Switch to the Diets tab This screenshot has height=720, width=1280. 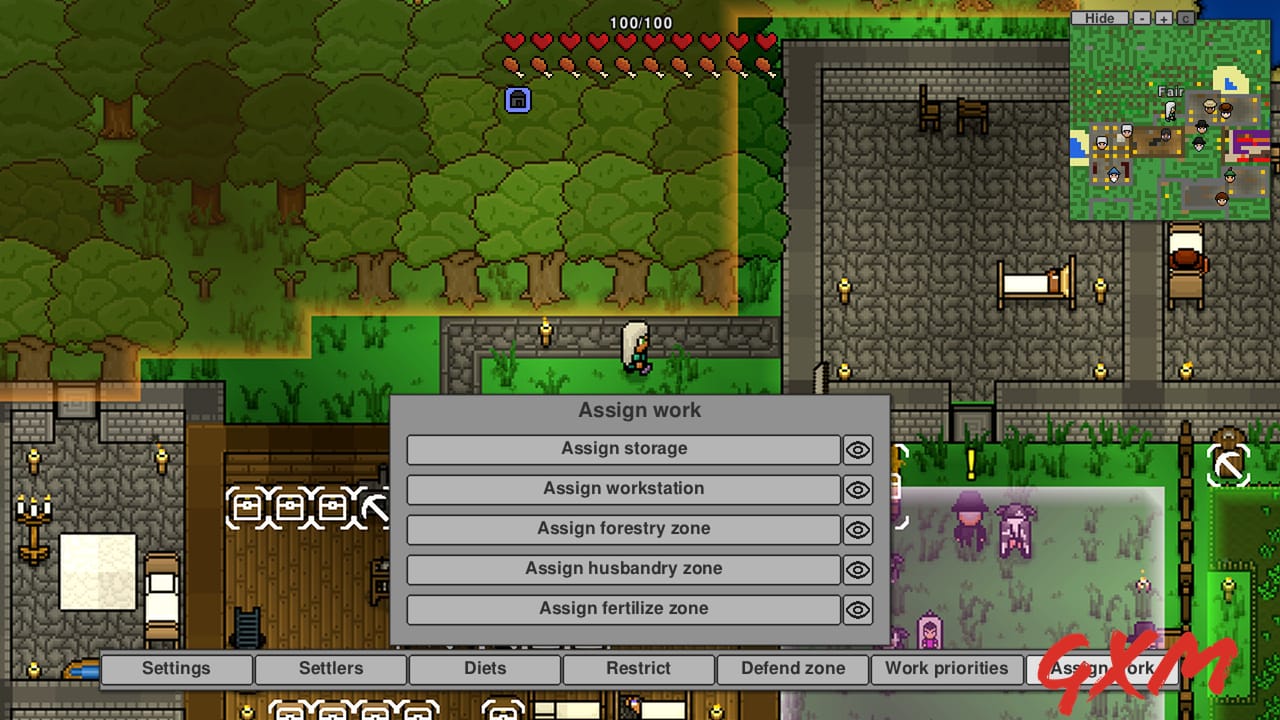point(484,669)
